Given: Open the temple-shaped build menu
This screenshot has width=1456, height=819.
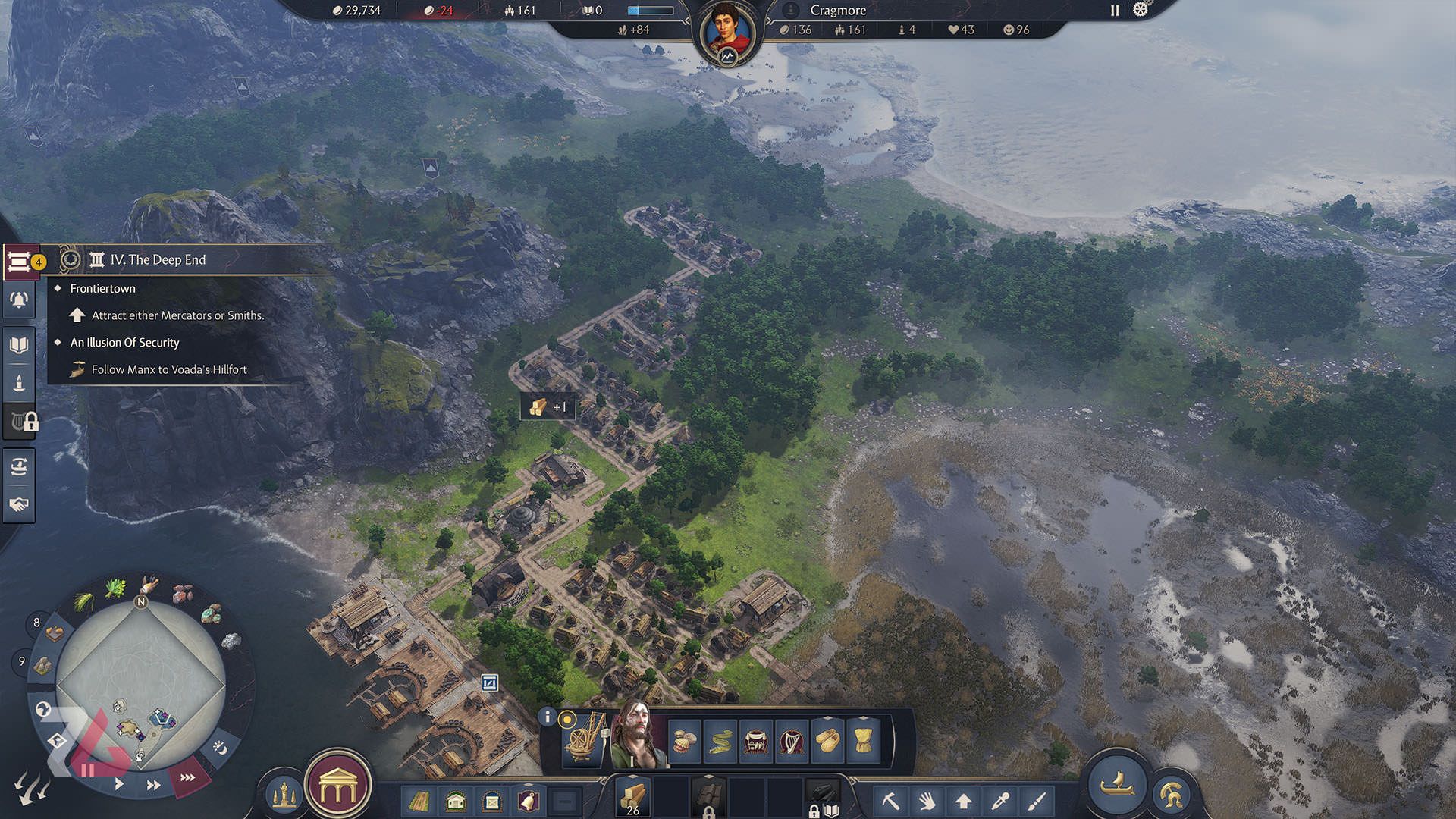Looking at the screenshot, I should pos(338,788).
